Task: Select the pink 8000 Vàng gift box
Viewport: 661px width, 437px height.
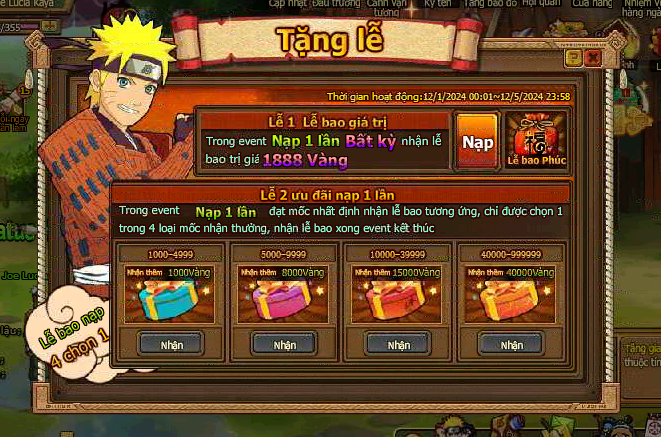Action: click(284, 301)
